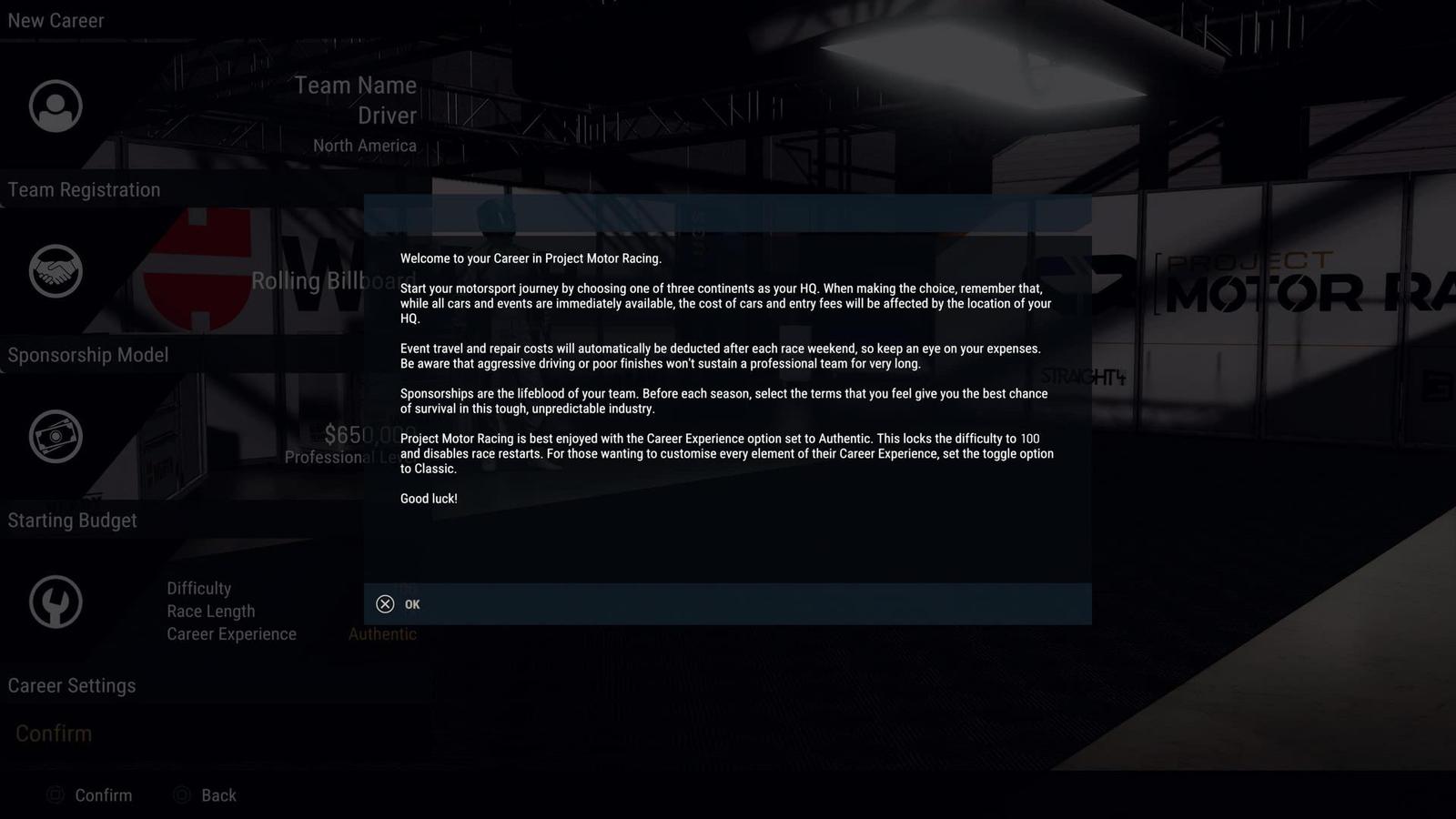Click the driver profile icon

tap(56, 106)
